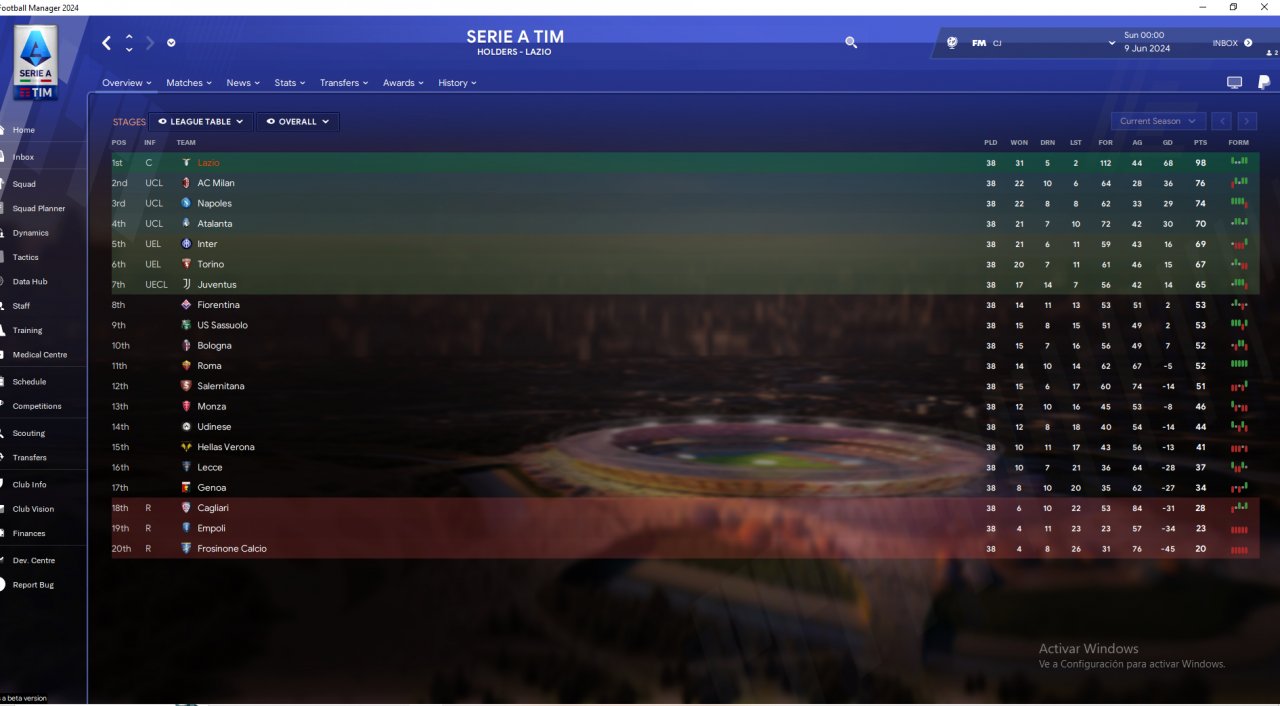This screenshot has width=1280, height=706.
Task: Open the Medical Centre
Action: point(39,355)
